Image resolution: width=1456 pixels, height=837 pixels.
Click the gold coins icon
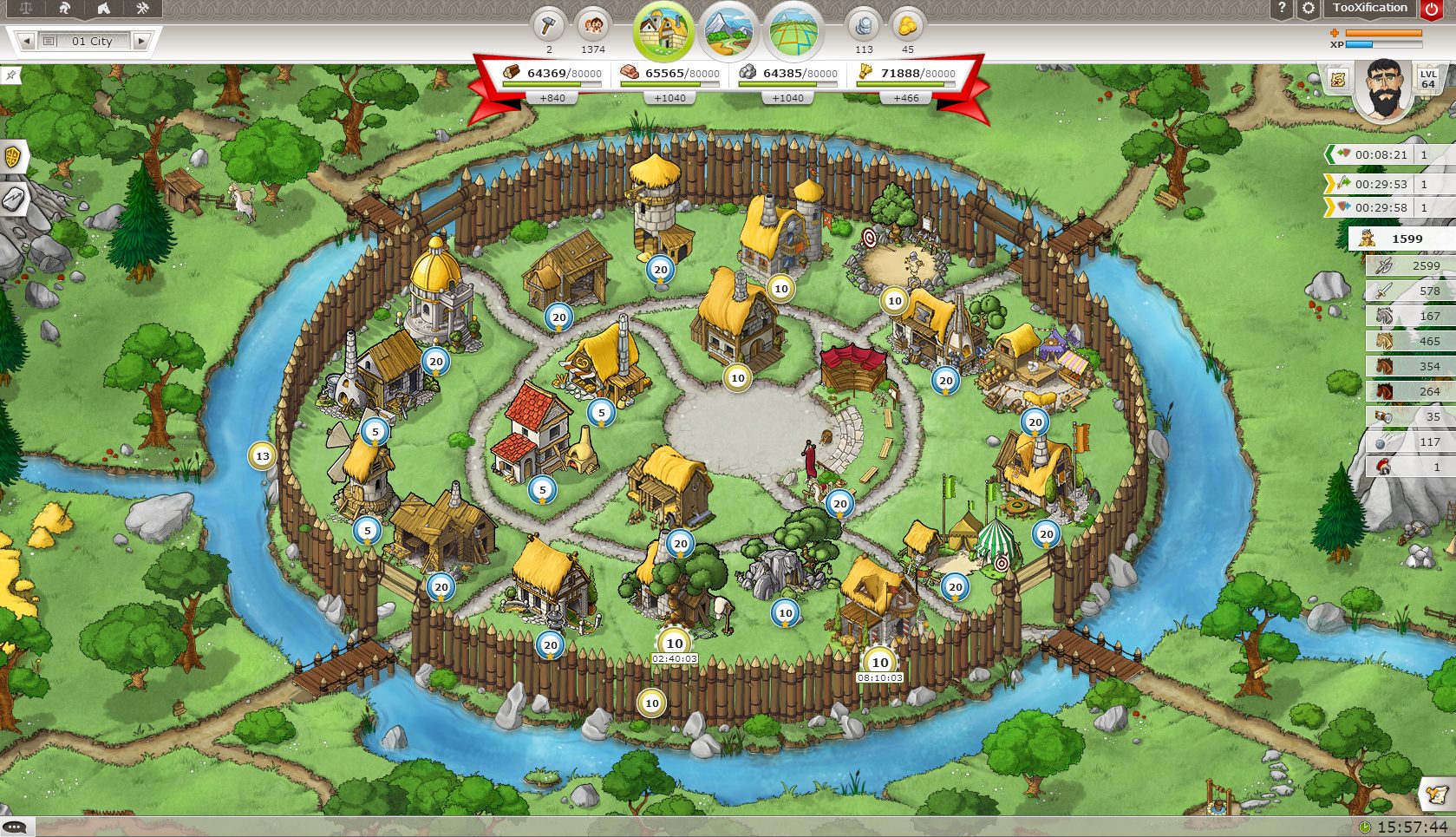coord(907,25)
